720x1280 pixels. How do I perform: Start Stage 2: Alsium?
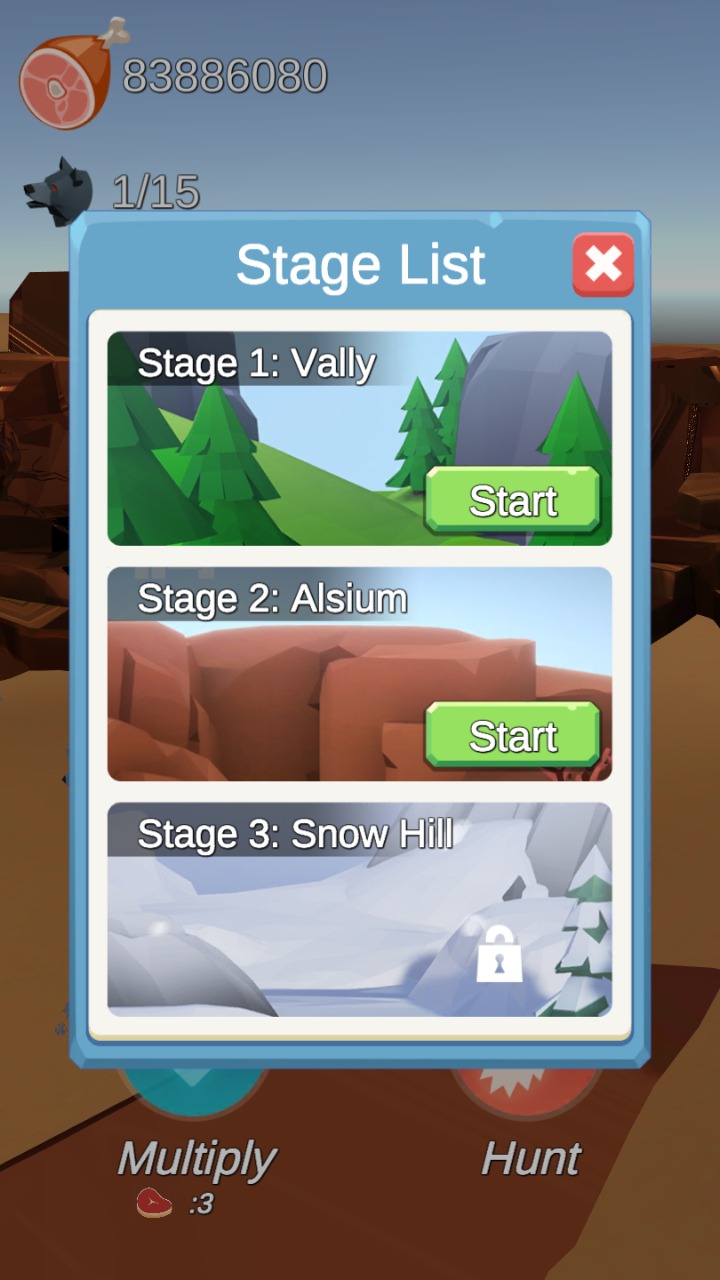pos(512,736)
